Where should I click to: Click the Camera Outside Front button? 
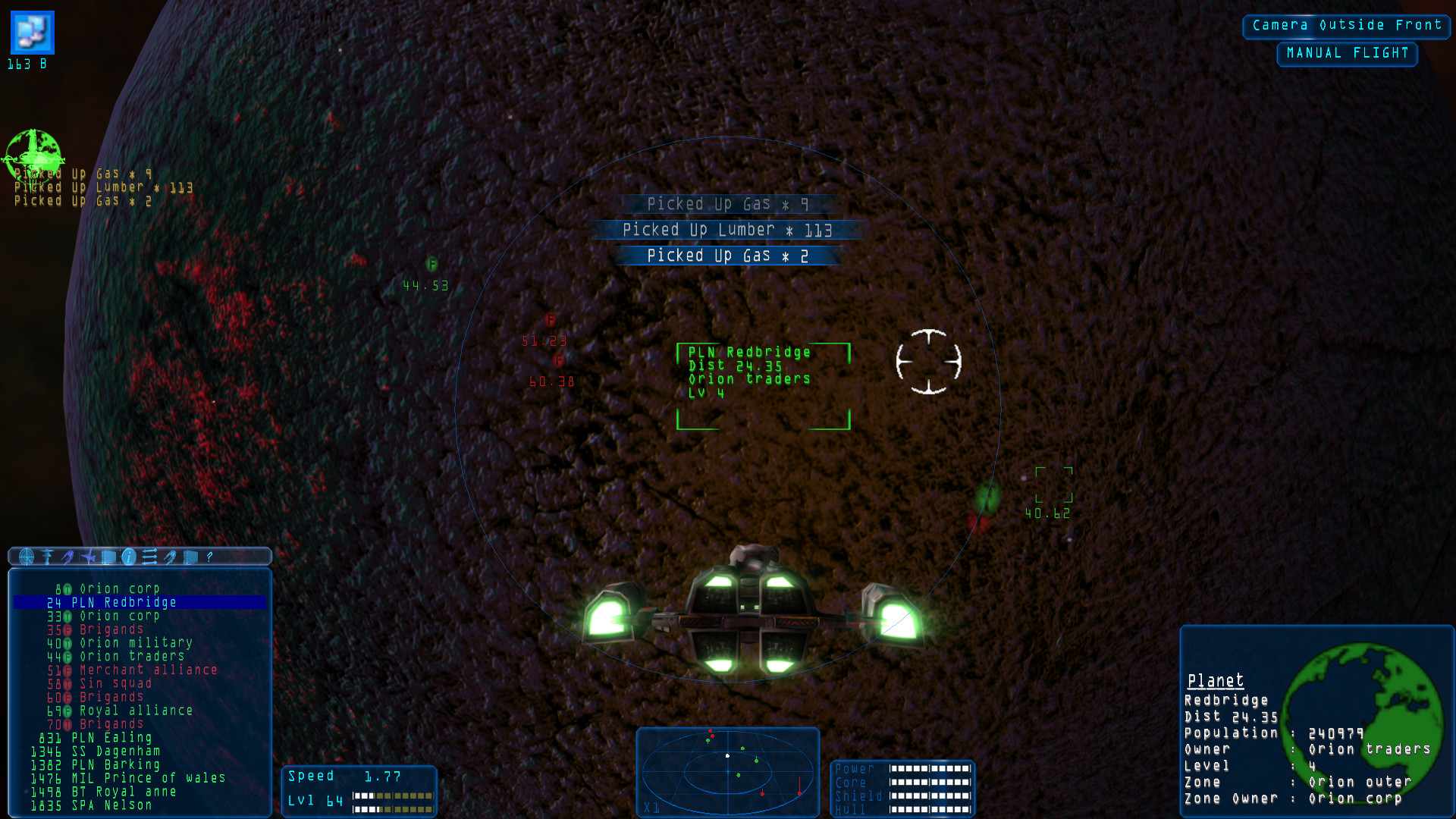click(x=1346, y=25)
